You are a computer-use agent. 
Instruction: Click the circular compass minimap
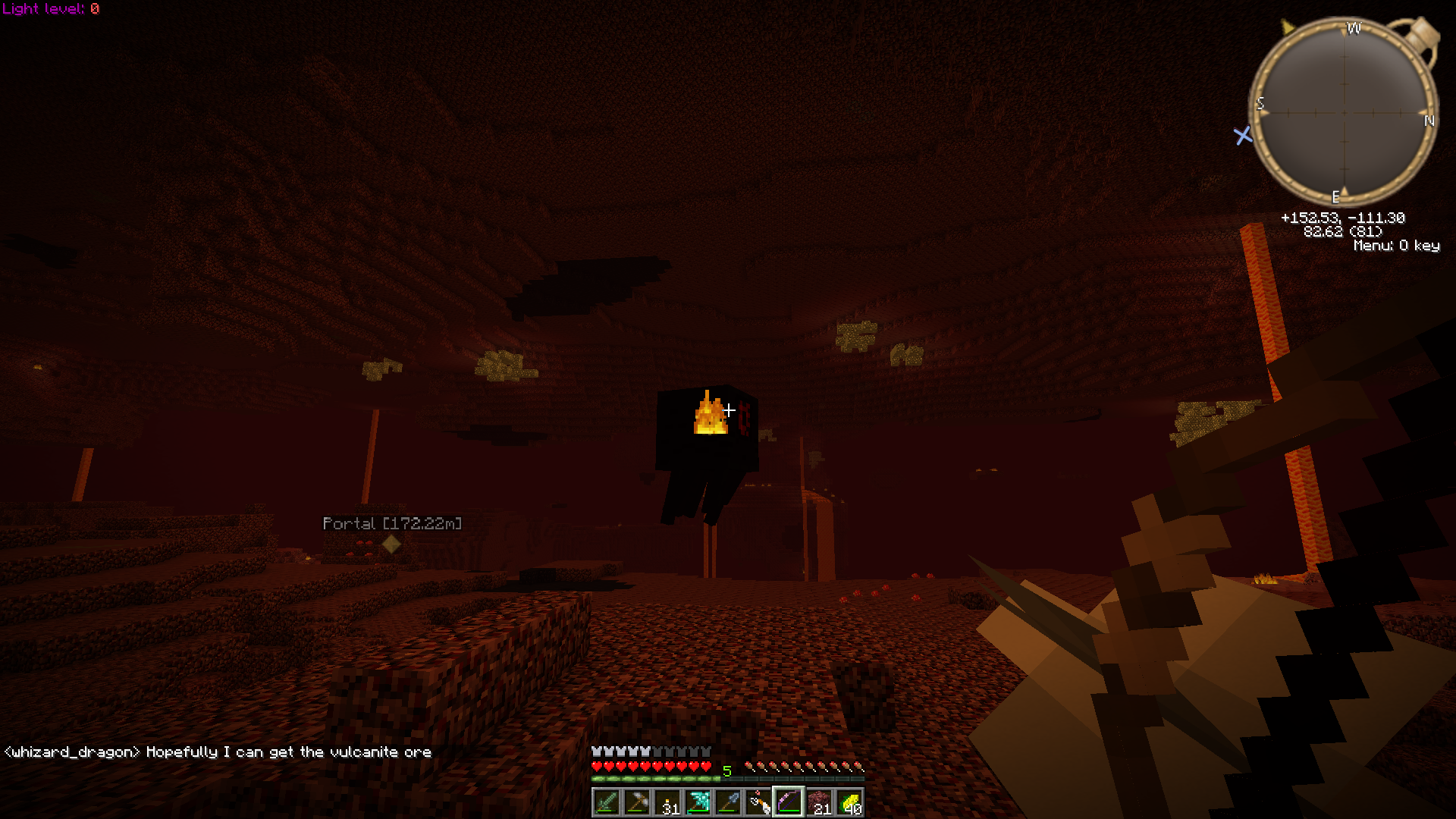1344,112
